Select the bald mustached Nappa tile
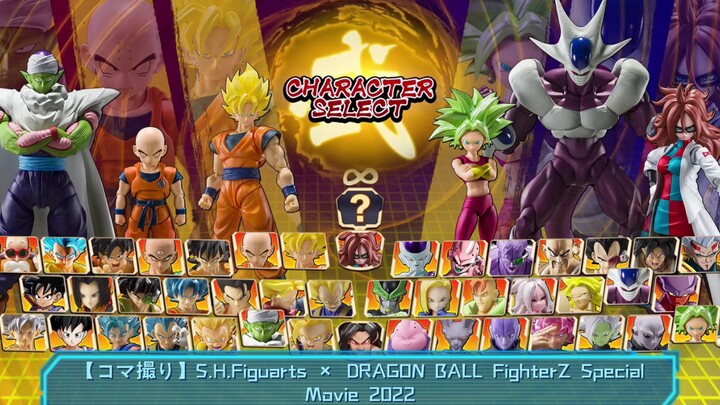720x405 pixels. click(560, 255)
